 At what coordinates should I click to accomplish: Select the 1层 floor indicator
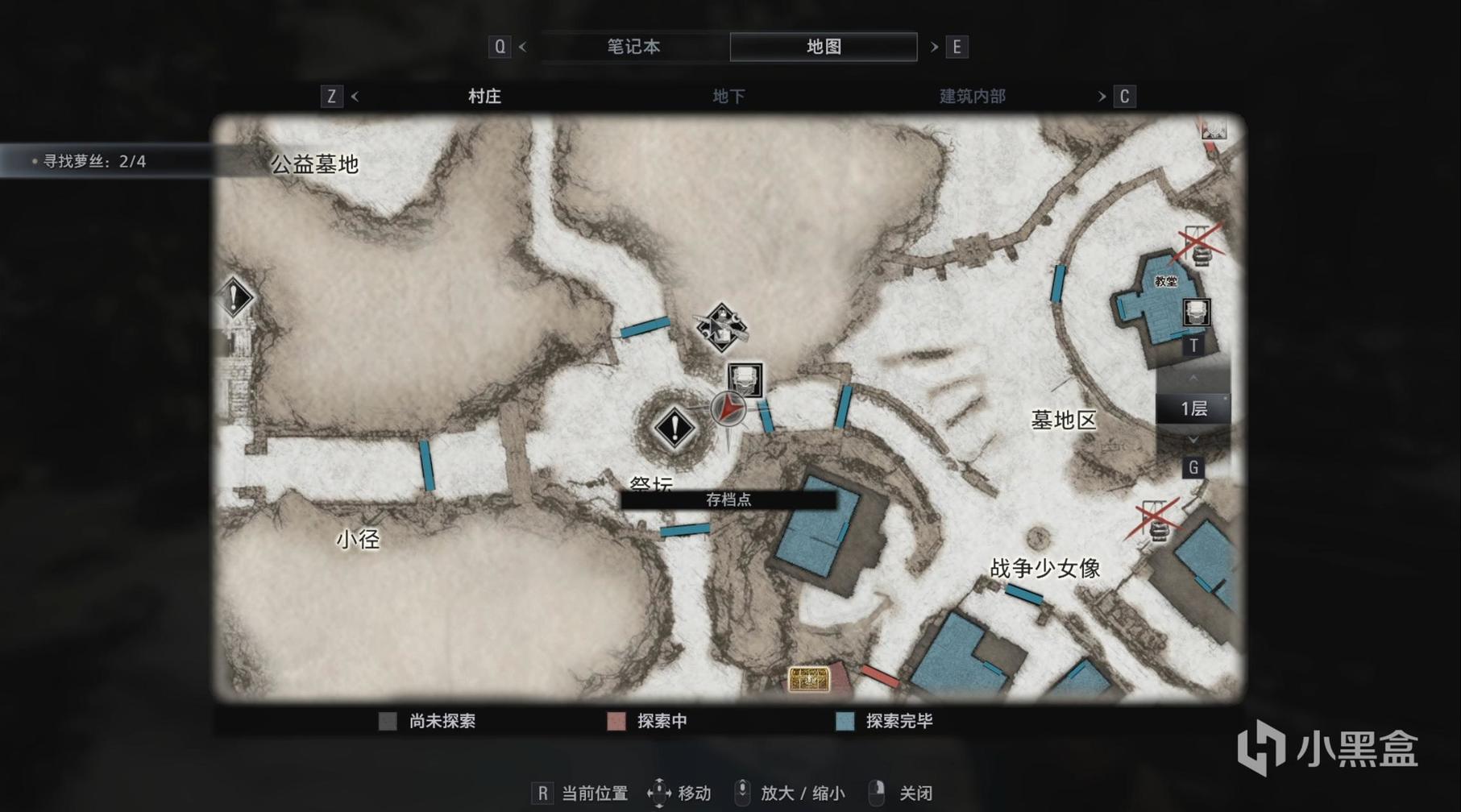click(x=1193, y=408)
